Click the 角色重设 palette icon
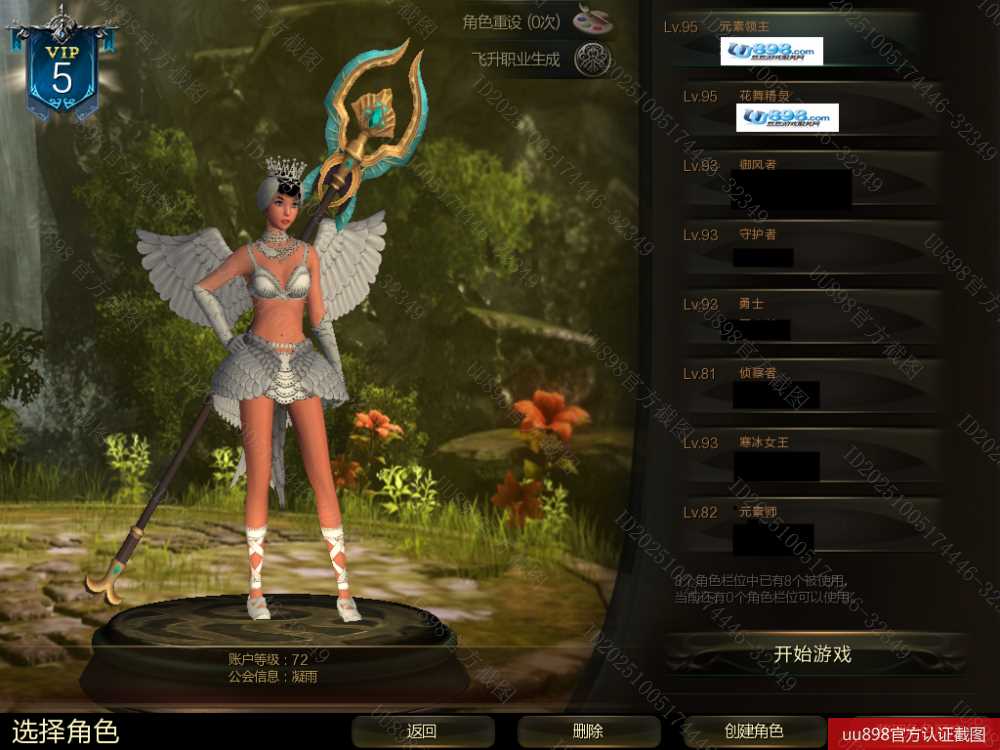Screen dimensions: 1000x750 [592, 20]
